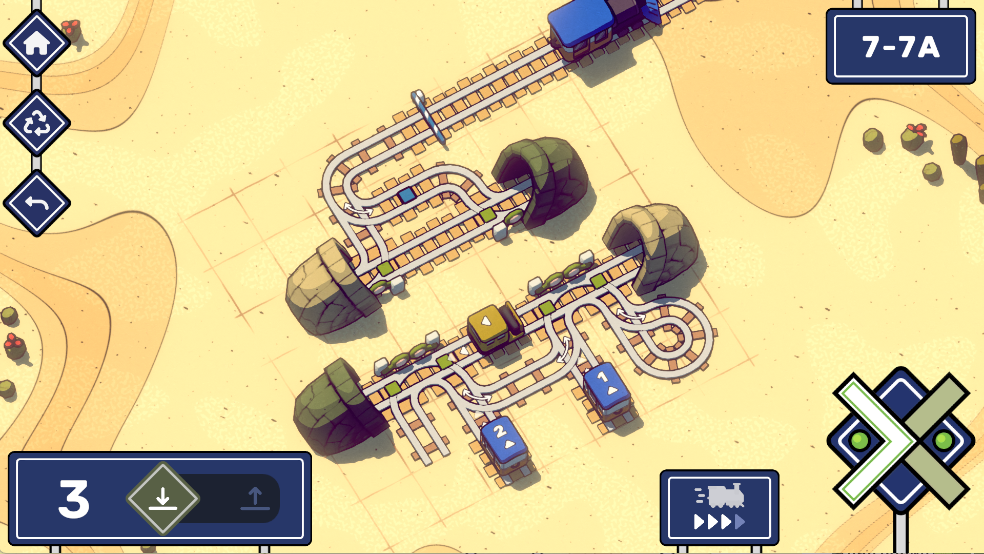Toggle the track place/remove switch
This screenshot has width=984, height=554.
(208, 498)
